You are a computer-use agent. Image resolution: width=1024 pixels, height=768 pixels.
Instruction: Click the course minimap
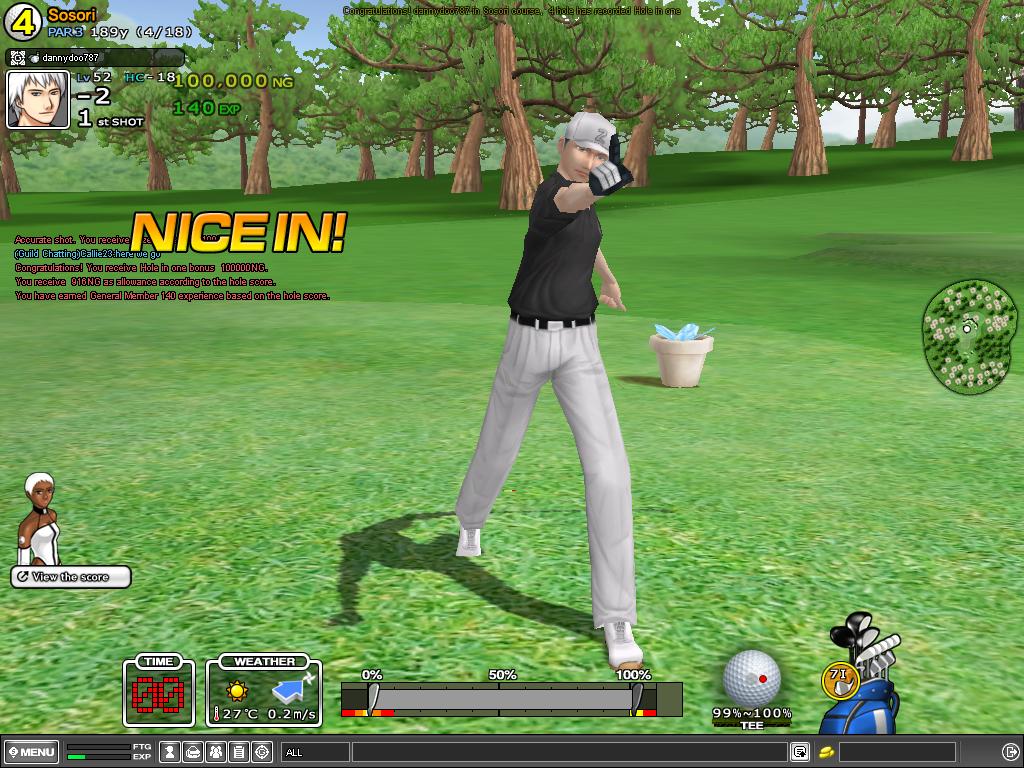click(x=968, y=335)
